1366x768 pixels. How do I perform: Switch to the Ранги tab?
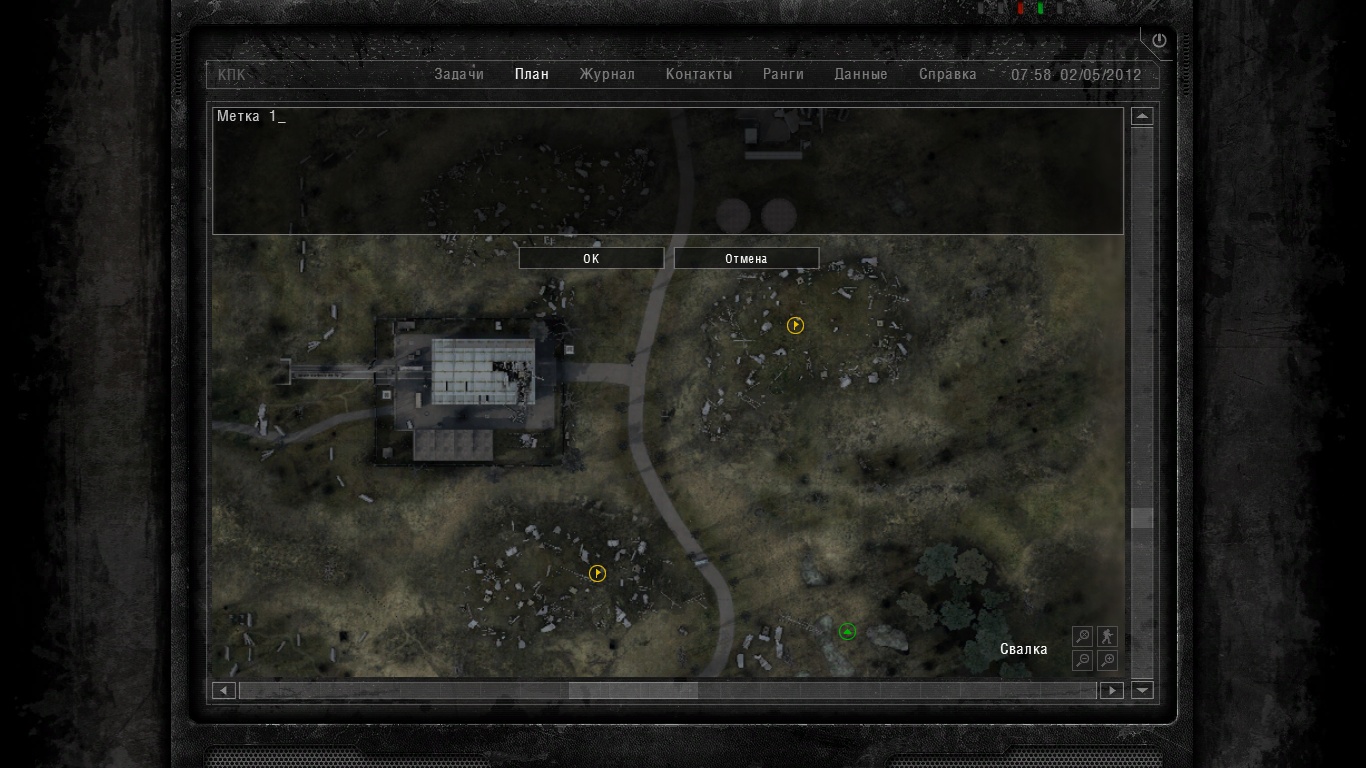pyautogui.click(x=783, y=74)
